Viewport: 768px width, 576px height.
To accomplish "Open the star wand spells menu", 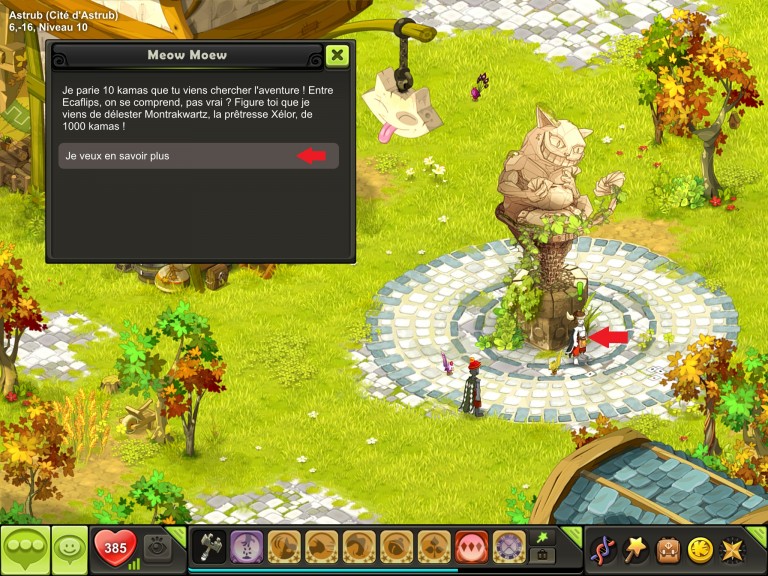I will coord(636,549).
